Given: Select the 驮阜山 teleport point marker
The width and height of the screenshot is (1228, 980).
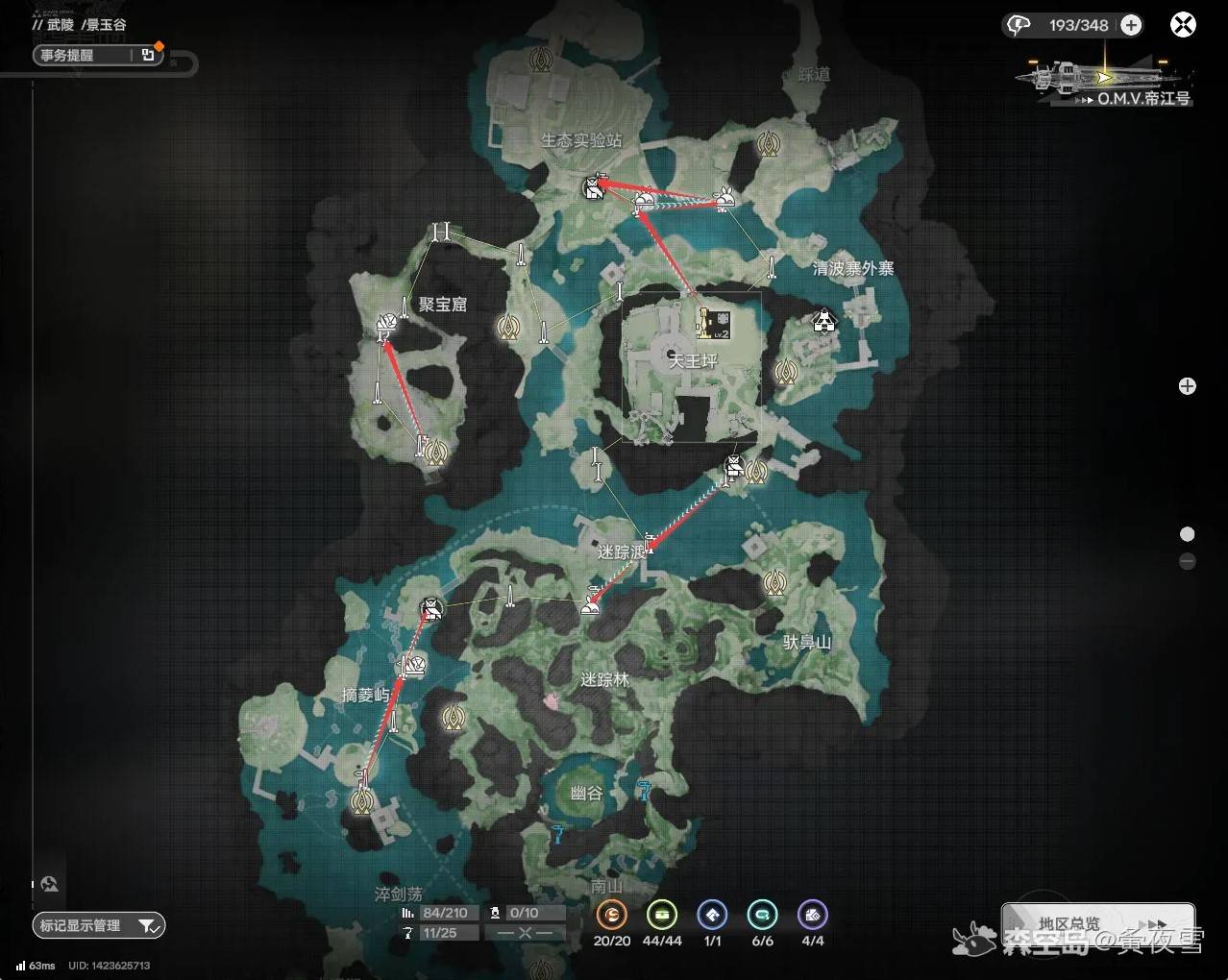Looking at the screenshot, I should click(775, 582).
